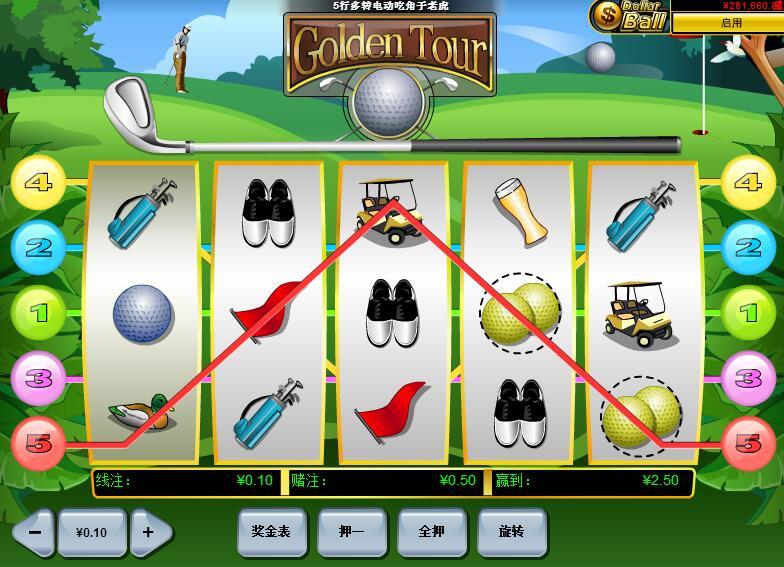This screenshot has width=784, height=567.
Task: Decrease the coin value with the minus button
Action: click(33, 532)
